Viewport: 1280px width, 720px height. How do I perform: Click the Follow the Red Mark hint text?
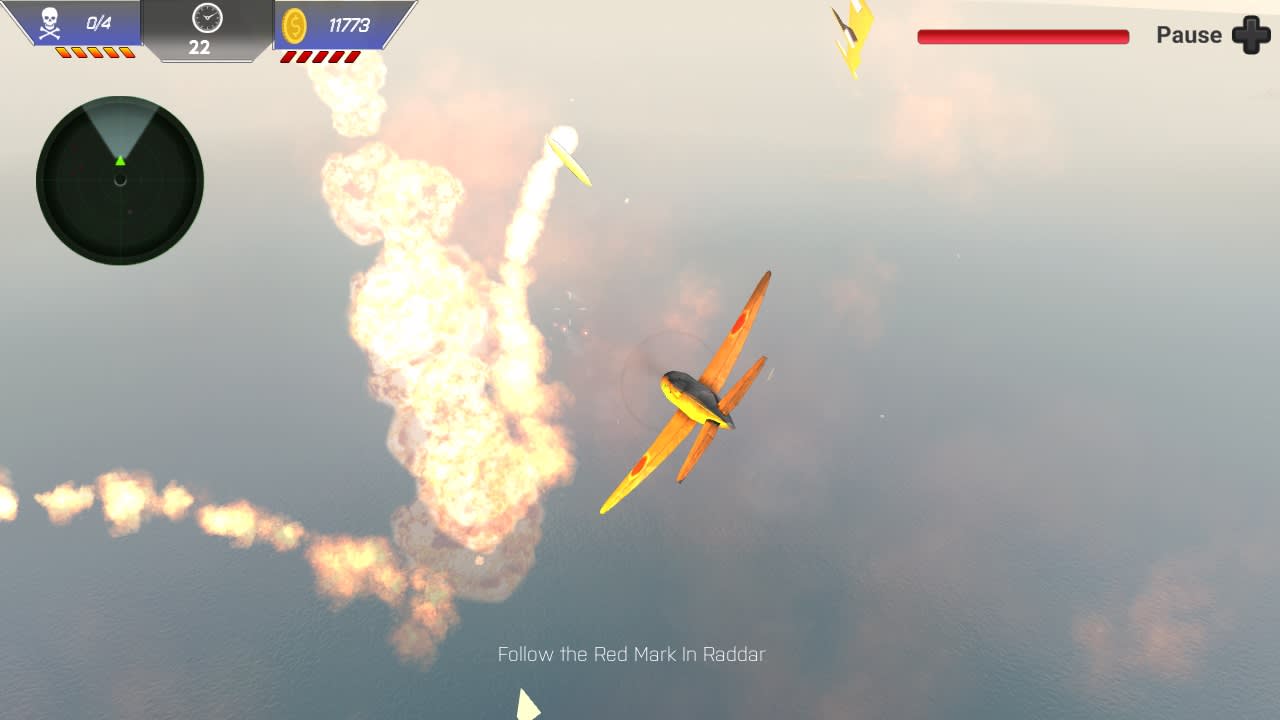(632, 654)
